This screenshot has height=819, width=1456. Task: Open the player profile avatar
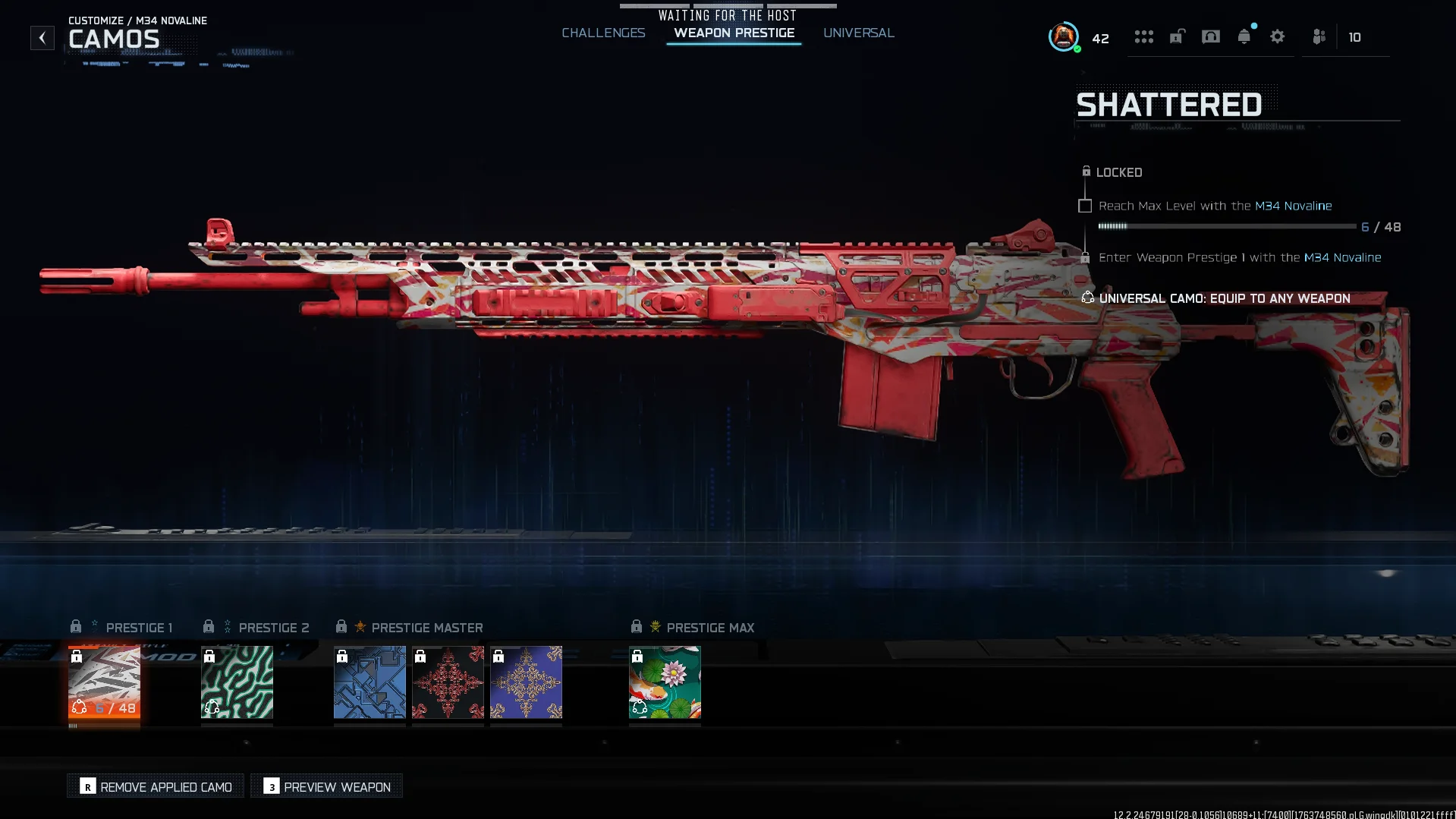[1063, 36]
